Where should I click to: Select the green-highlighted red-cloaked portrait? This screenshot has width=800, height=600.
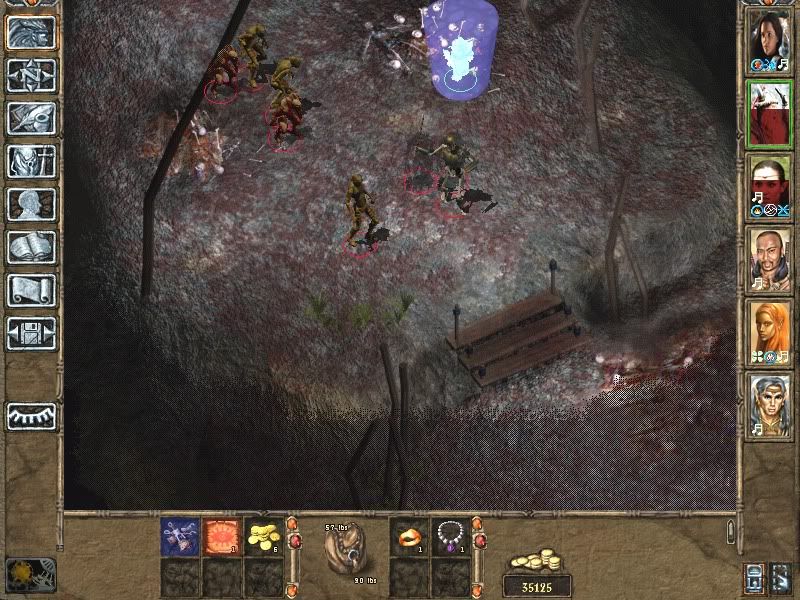(770, 113)
